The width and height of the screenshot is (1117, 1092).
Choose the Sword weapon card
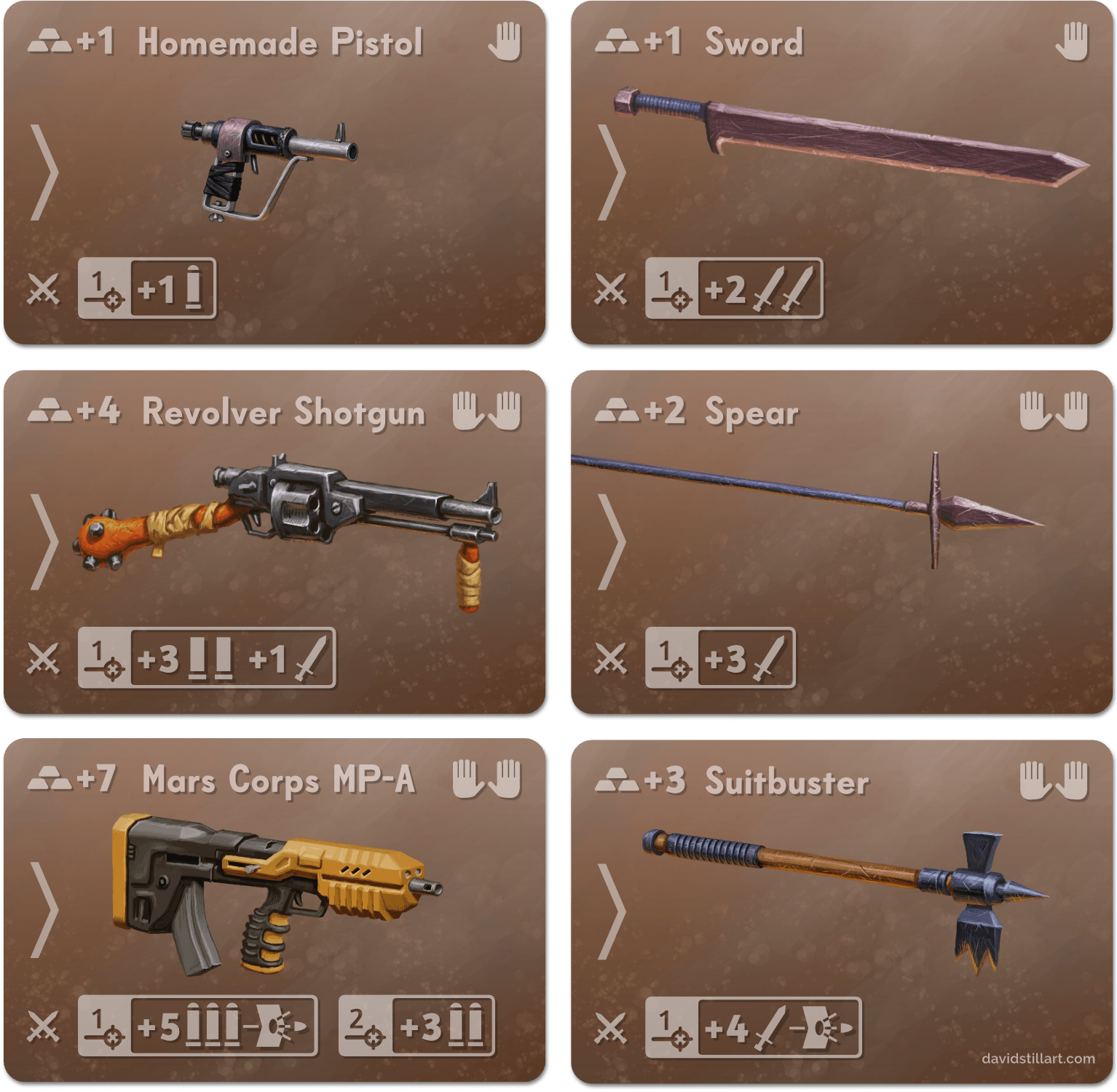click(842, 173)
